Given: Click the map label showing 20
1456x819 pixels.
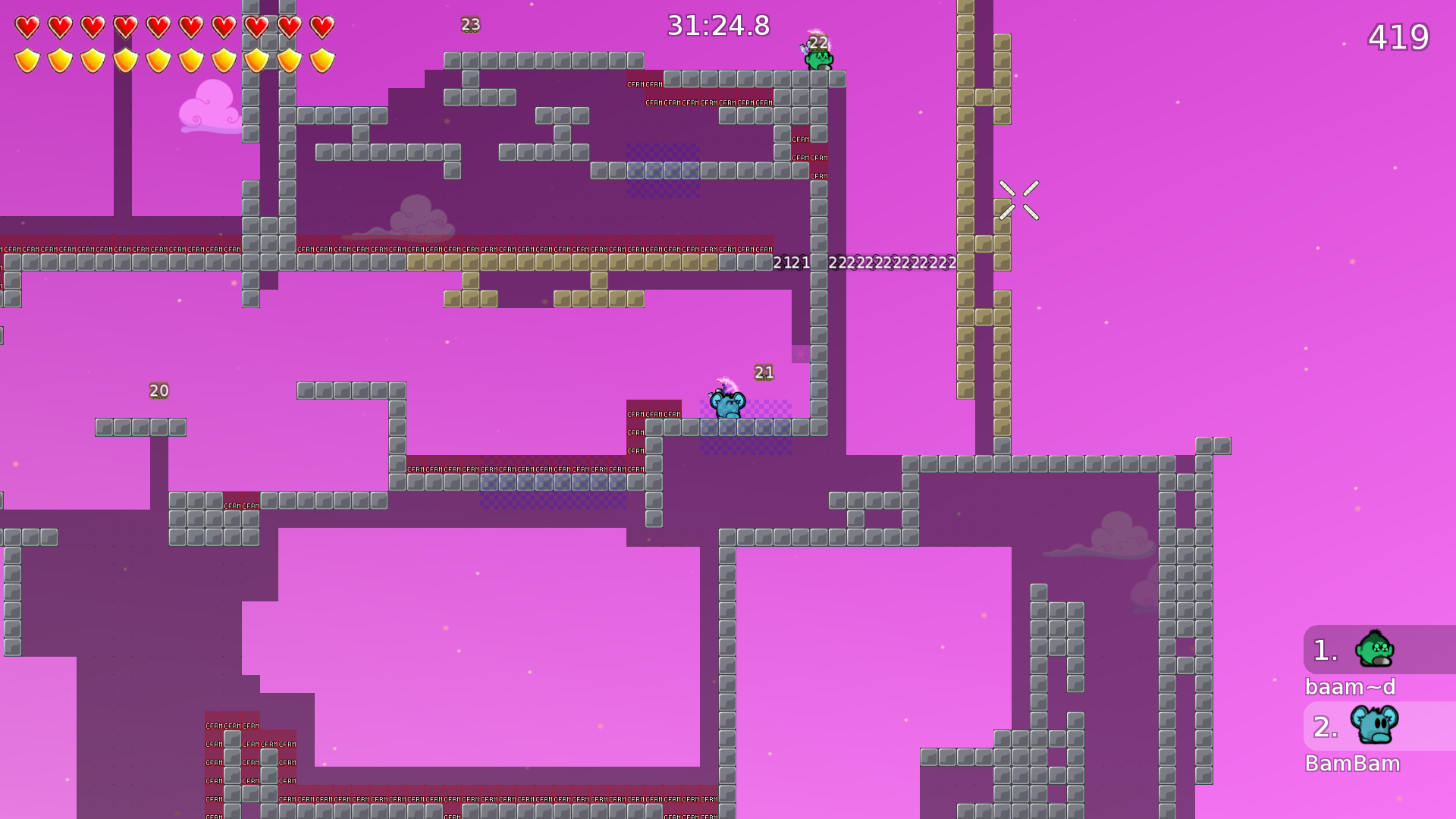Looking at the screenshot, I should pos(158,390).
